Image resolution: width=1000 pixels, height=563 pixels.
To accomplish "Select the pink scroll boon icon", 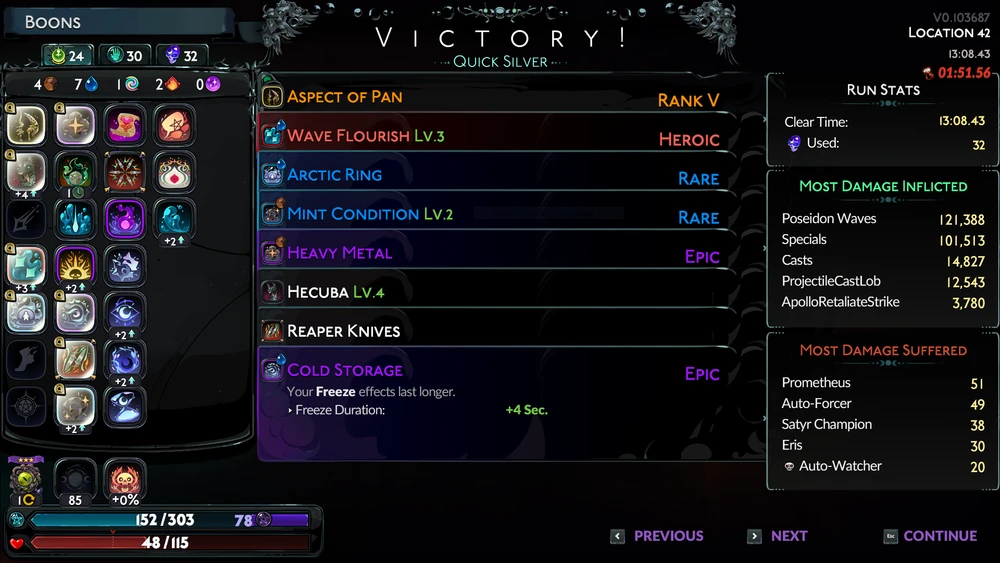I will [126, 125].
